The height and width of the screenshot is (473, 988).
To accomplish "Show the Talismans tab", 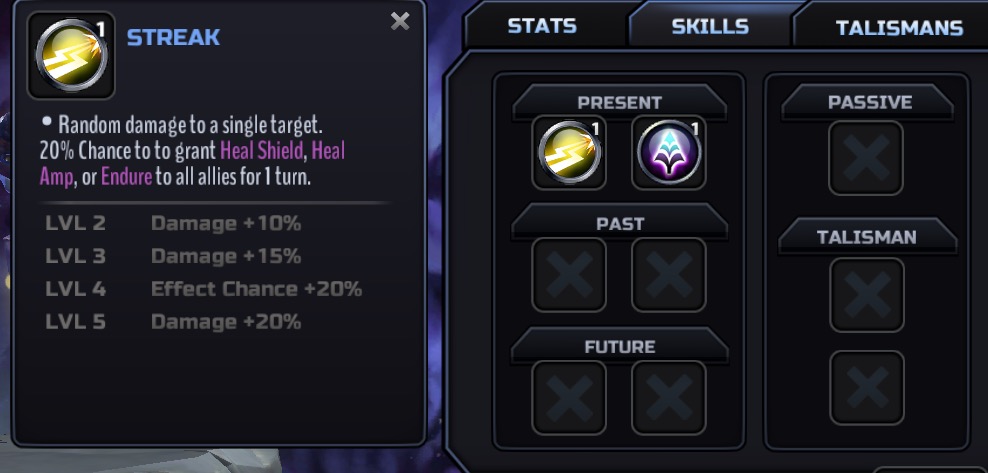I will pyautogui.click(x=898, y=28).
